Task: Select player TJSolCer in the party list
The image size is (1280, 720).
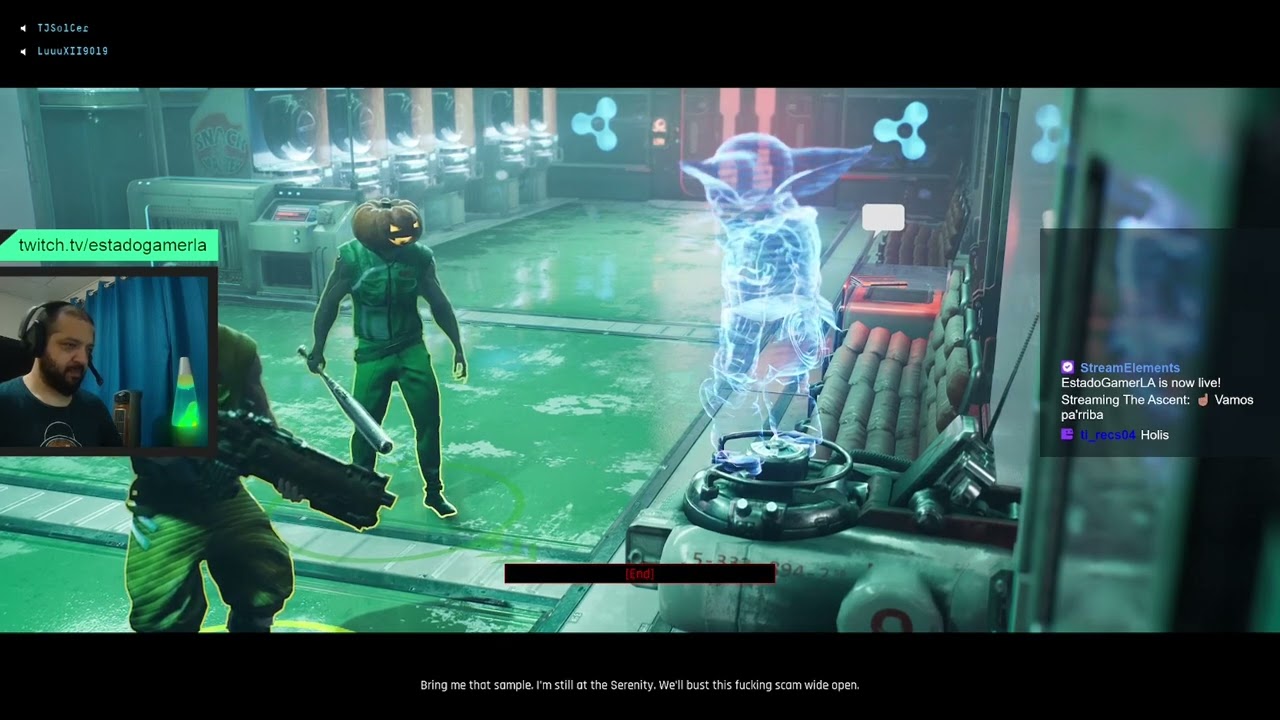Action: point(63,28)
